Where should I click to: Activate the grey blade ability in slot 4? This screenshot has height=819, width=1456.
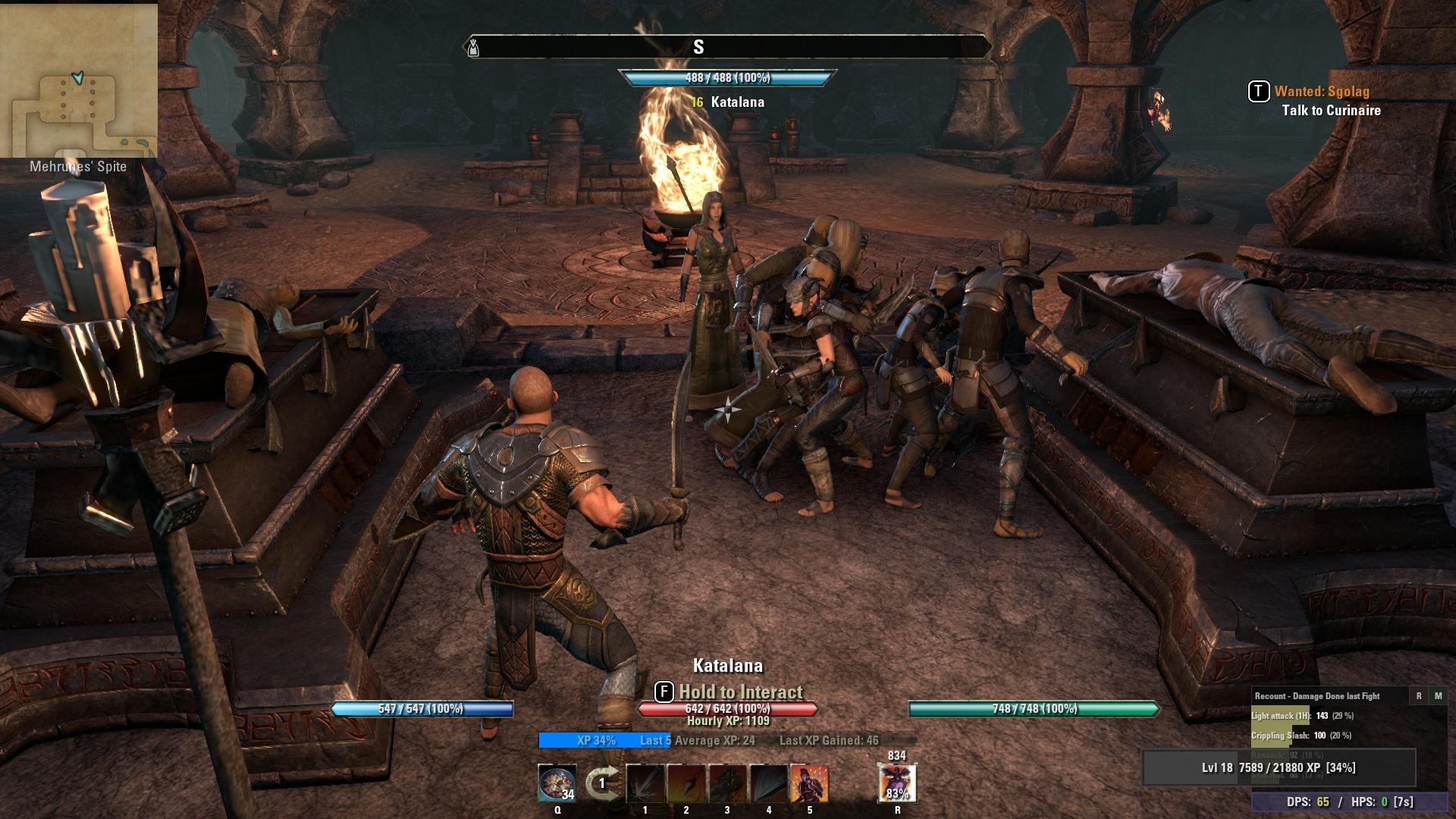click(x=769, y=783)
